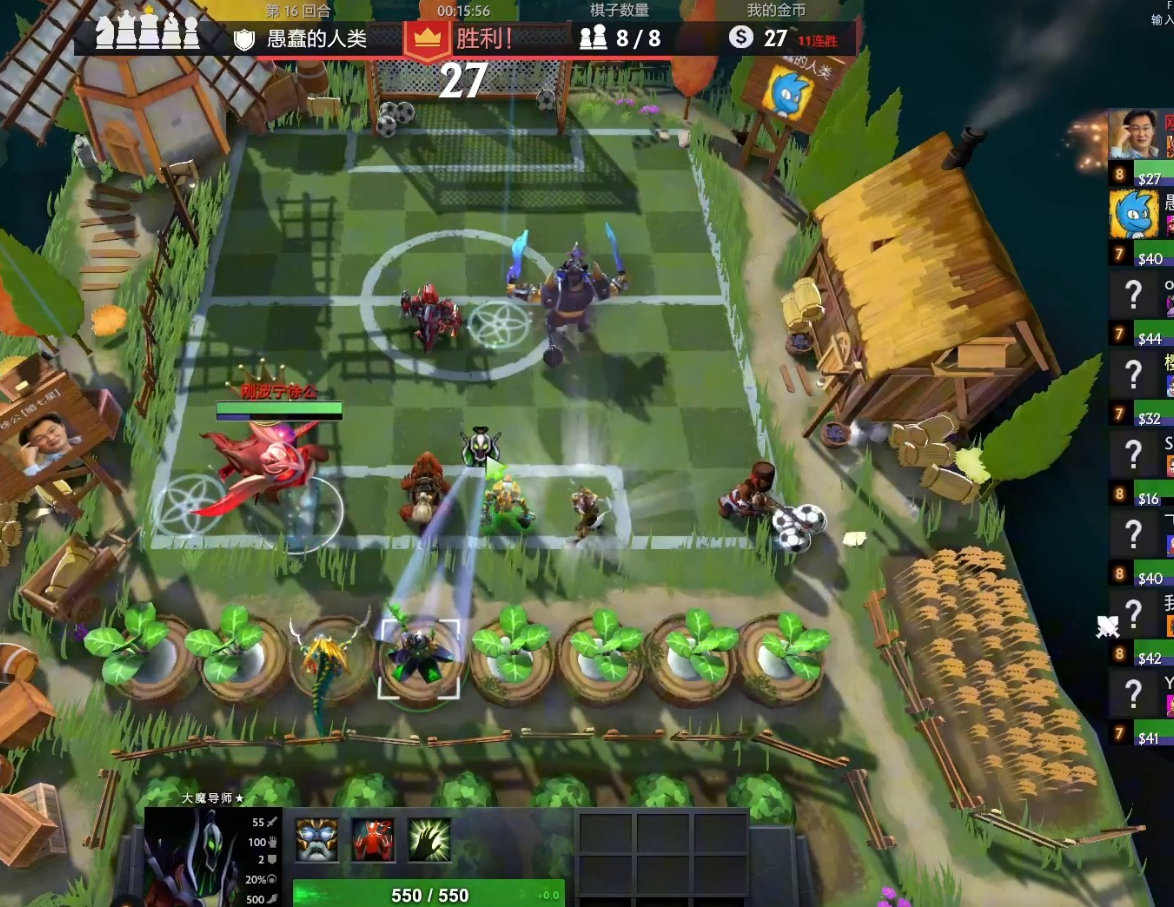Activate the green glowing hand ability
The height and width of the screenshot is (907, 1174).
[x=429, y=840]
